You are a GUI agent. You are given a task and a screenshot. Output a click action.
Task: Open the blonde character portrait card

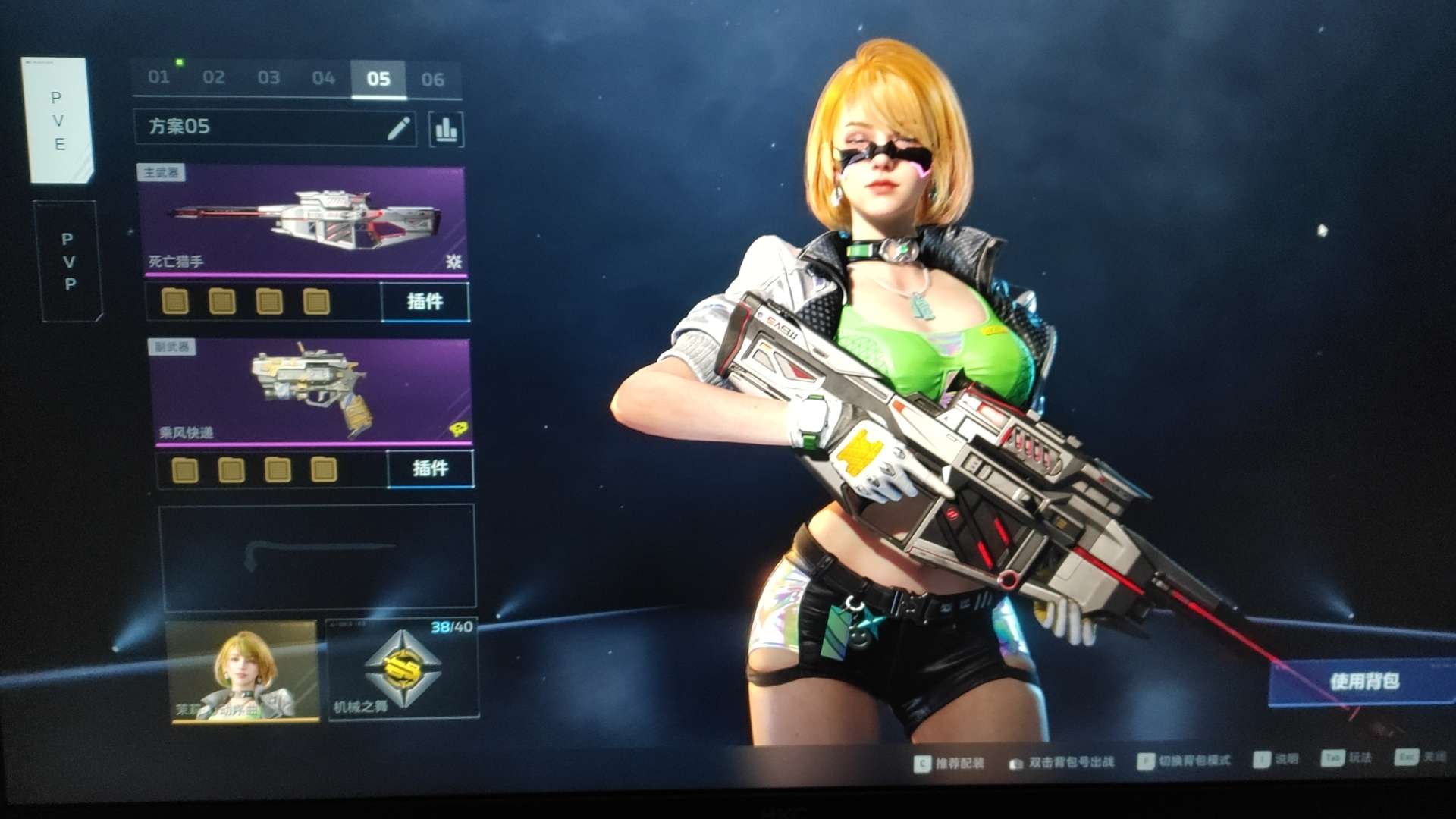coord(243,670)
